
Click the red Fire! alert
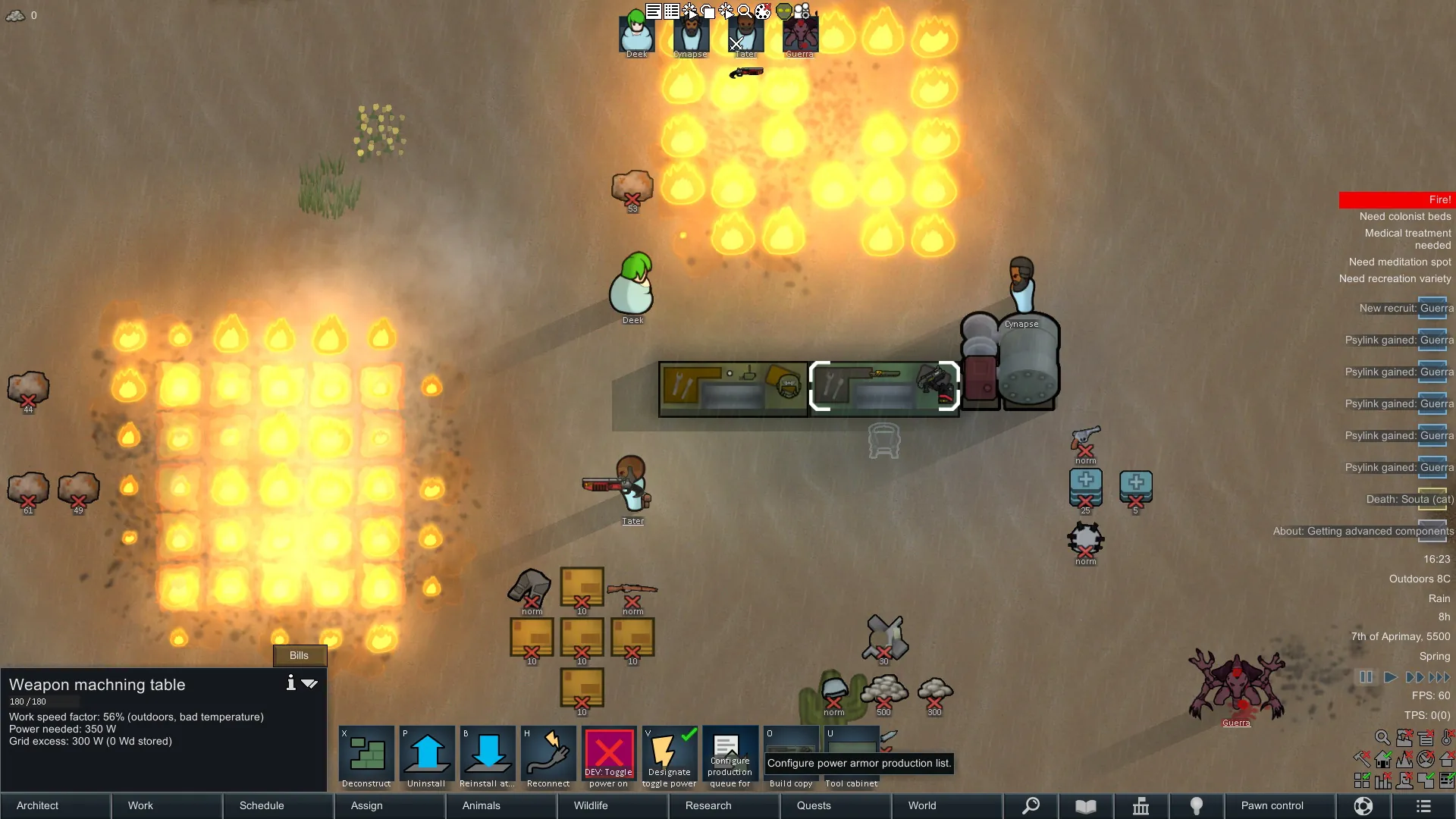1397,199
